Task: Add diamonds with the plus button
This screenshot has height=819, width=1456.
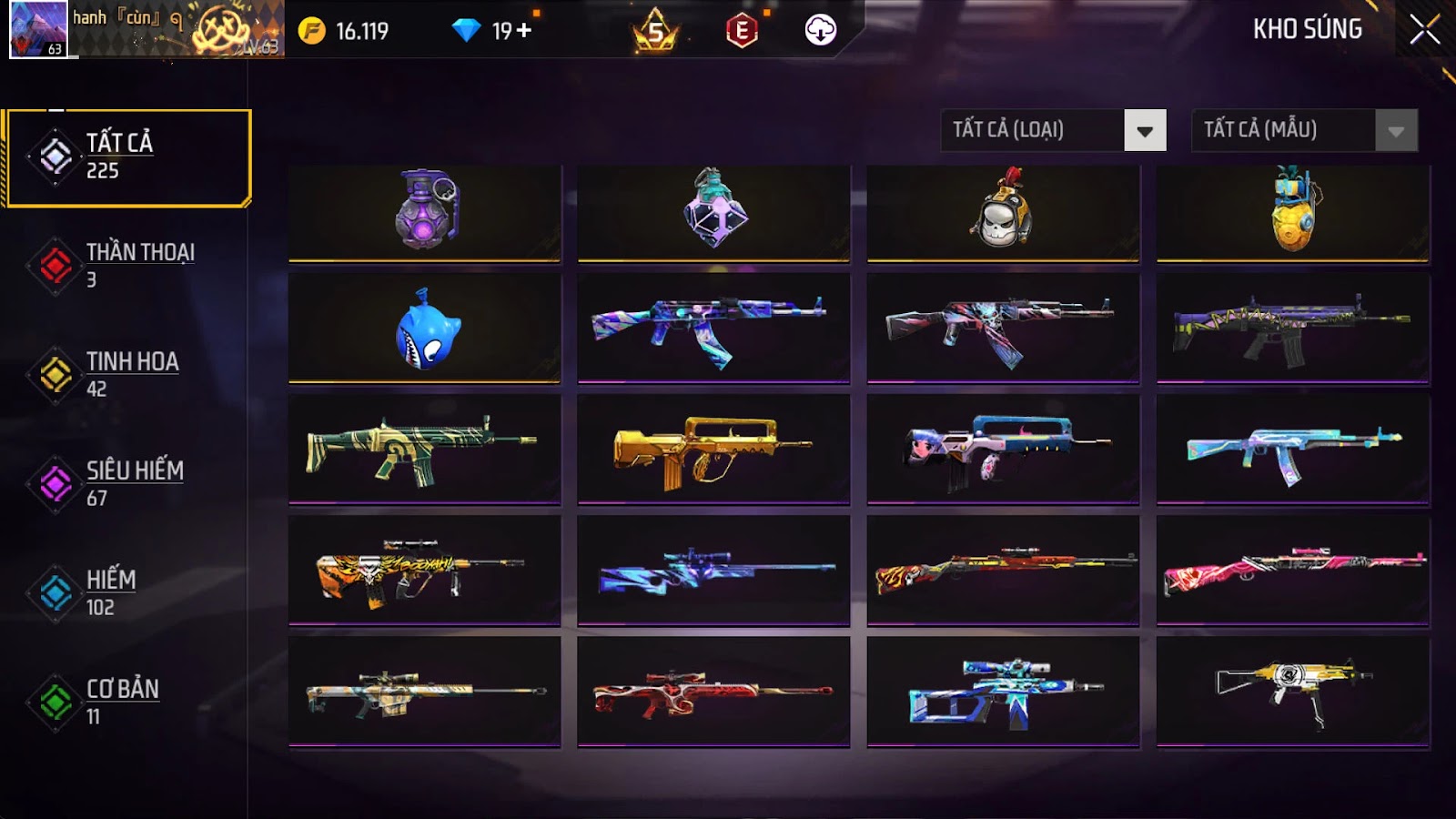Action: tap(524, 31)
